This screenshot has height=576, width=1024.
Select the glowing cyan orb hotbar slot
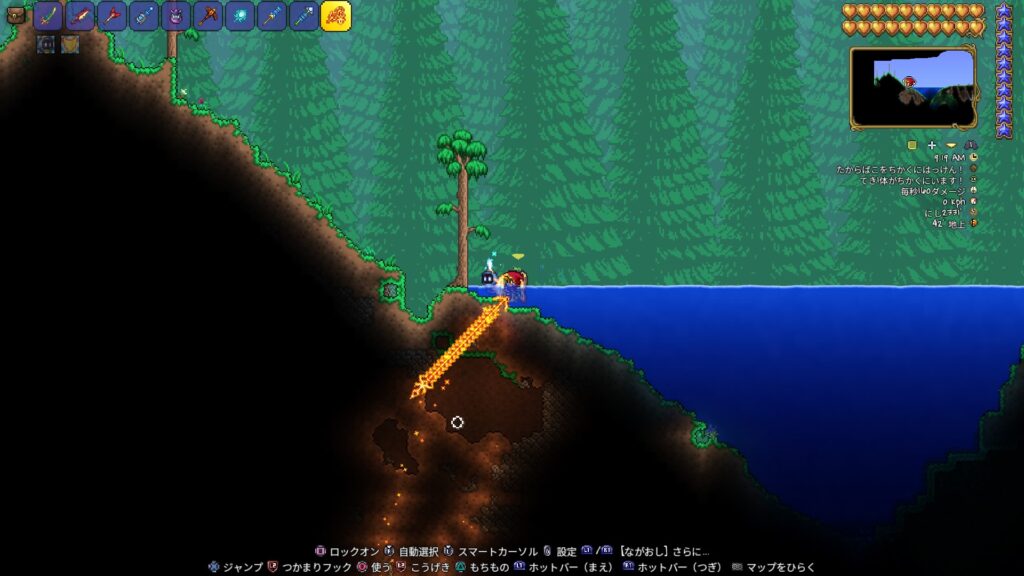239,16
